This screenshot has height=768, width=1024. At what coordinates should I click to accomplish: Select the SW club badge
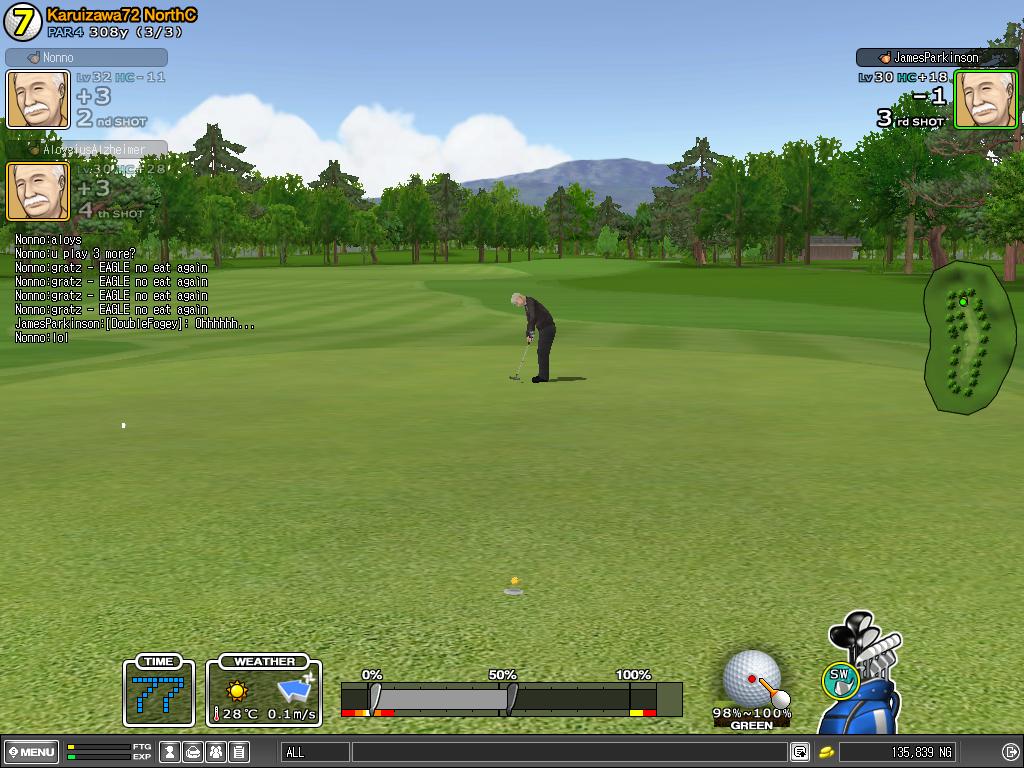[x=841, y=680]
